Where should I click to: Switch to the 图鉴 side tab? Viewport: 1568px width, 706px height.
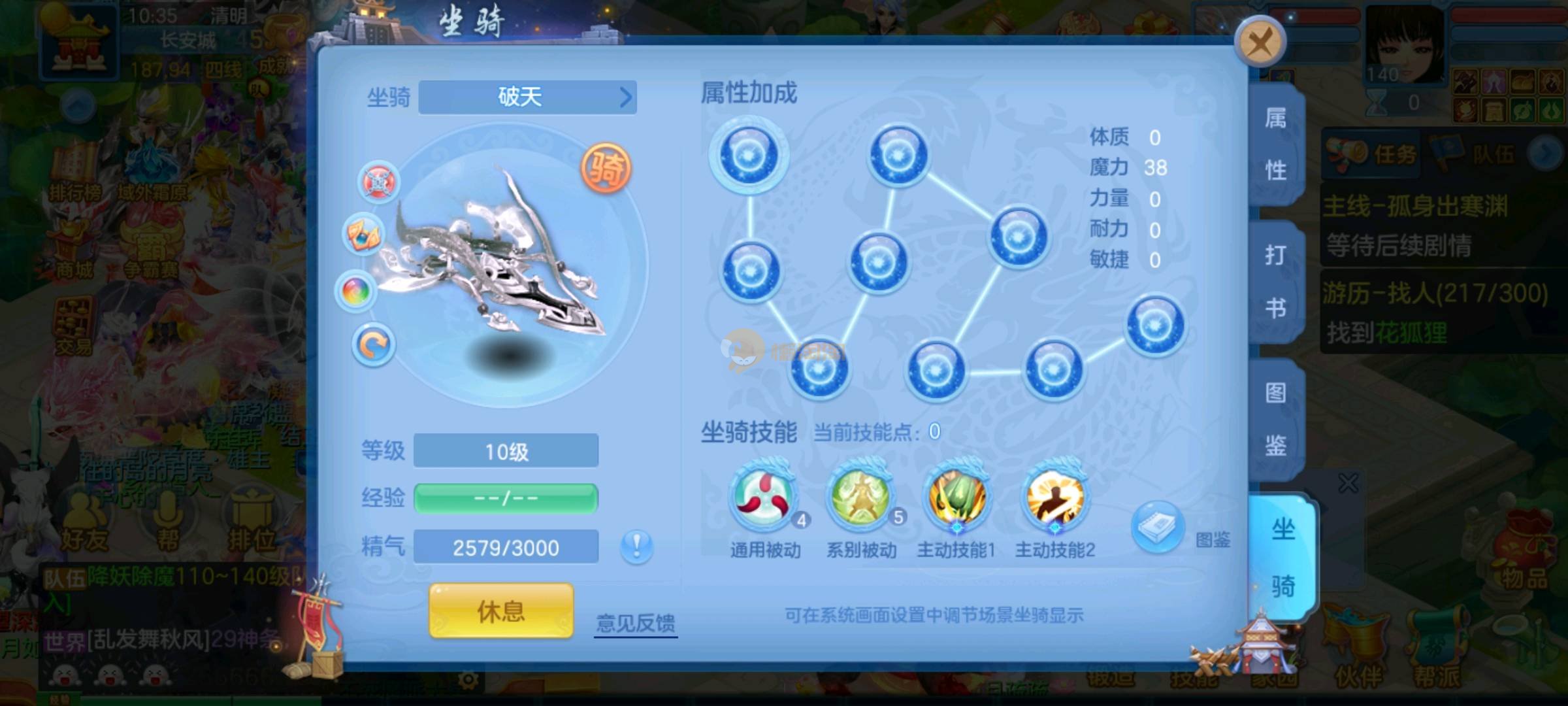[x=1275, y=418]
